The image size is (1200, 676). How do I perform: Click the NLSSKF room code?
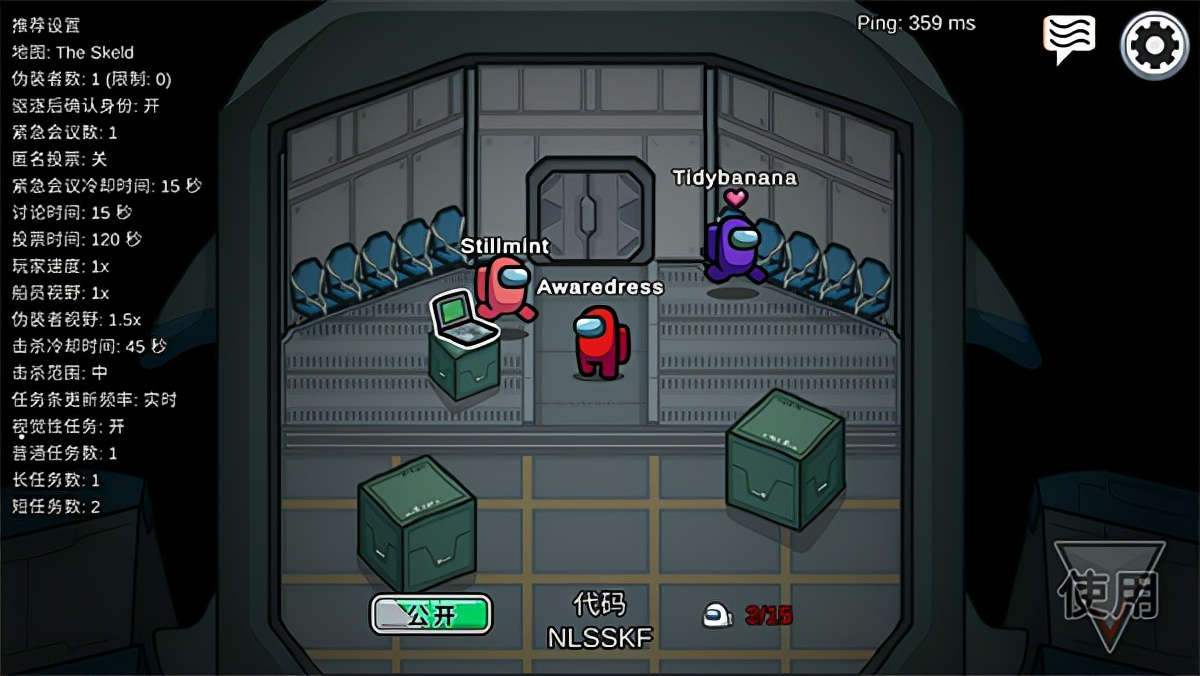pyautogui.click(x=599, y=637)
